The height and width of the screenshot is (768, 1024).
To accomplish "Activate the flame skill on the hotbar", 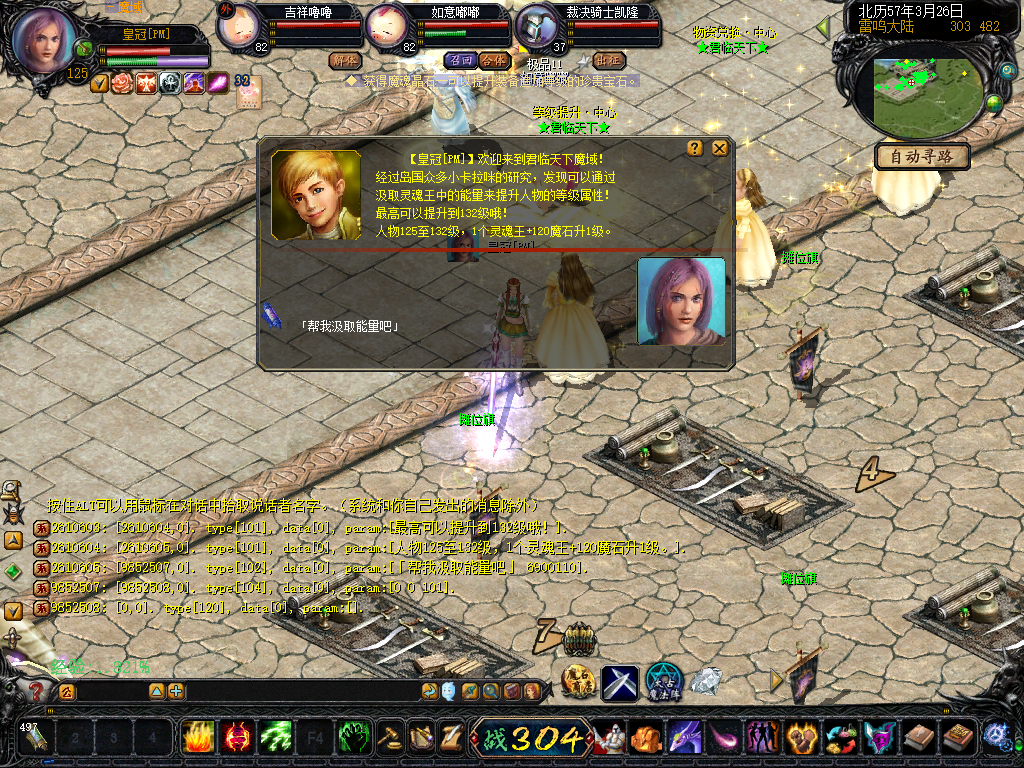I will 199,738.
